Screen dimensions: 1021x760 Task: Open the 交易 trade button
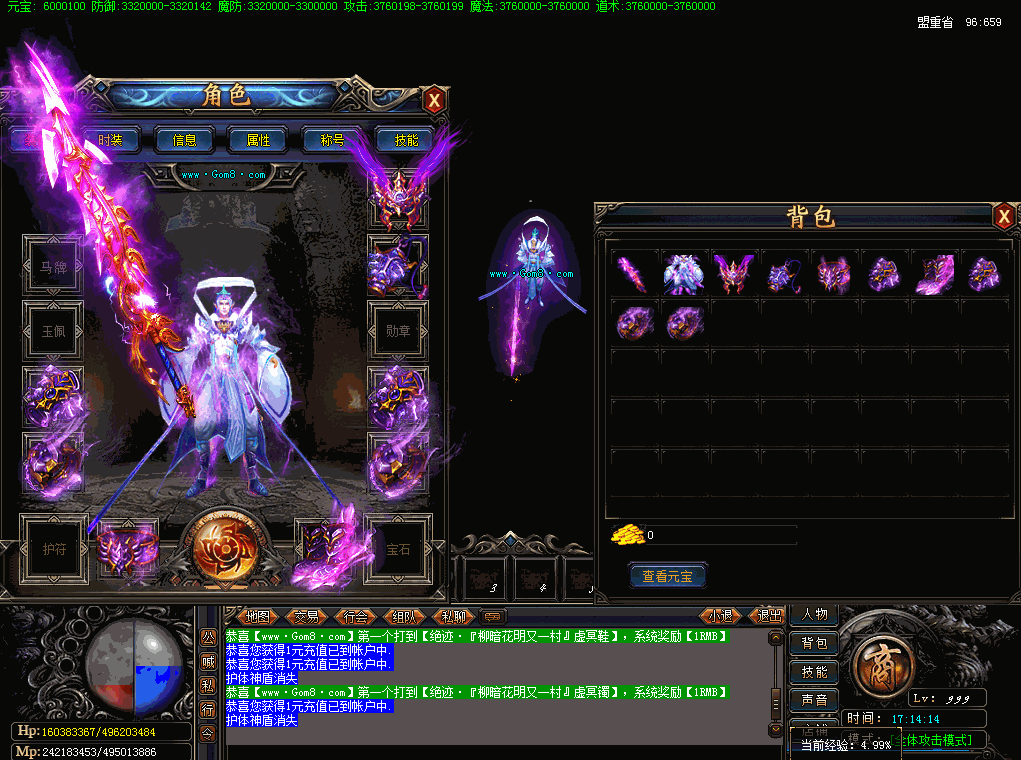[x=306, y=617]
